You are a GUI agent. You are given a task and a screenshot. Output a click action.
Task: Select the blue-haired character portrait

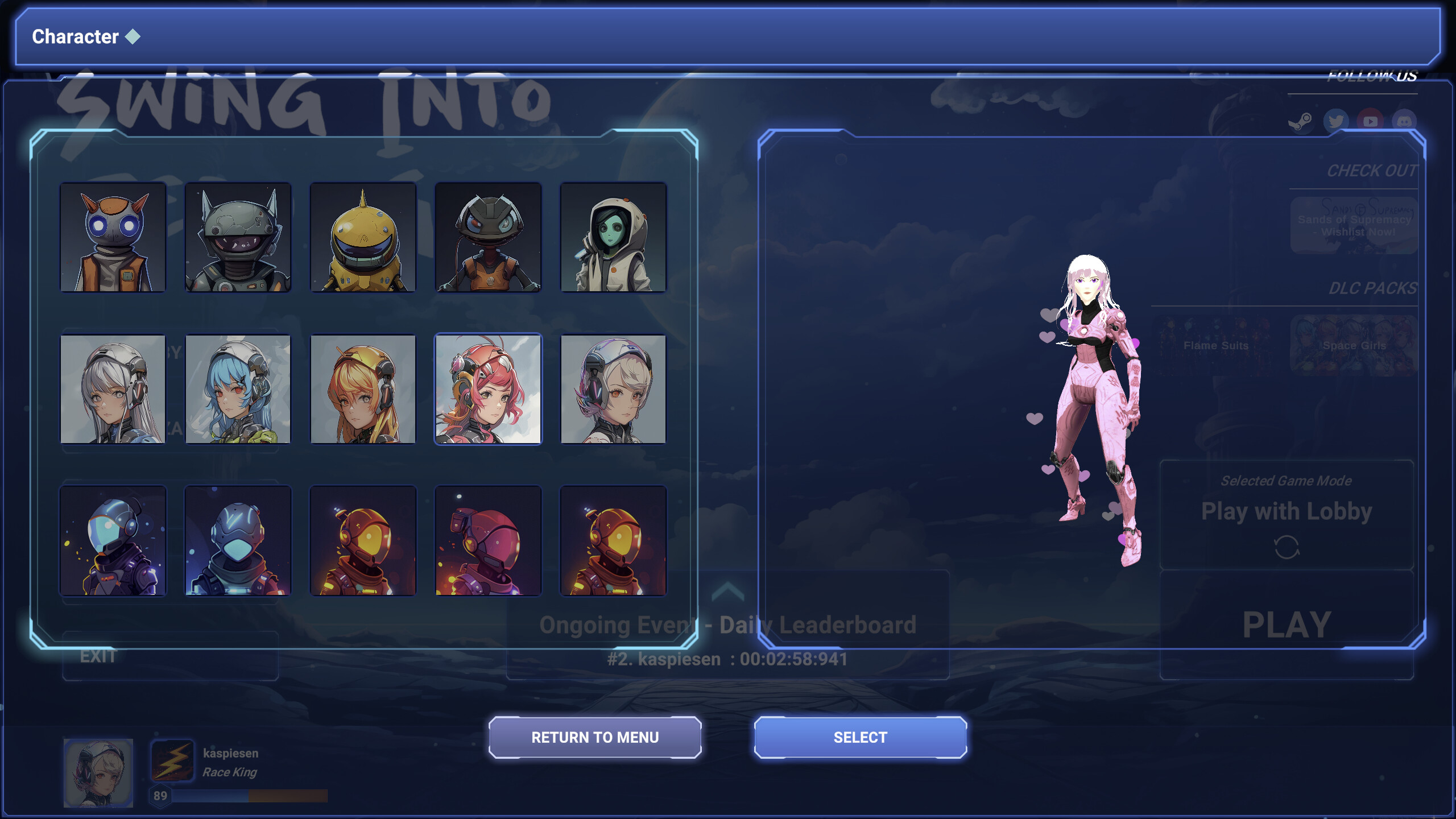point(238,388)
